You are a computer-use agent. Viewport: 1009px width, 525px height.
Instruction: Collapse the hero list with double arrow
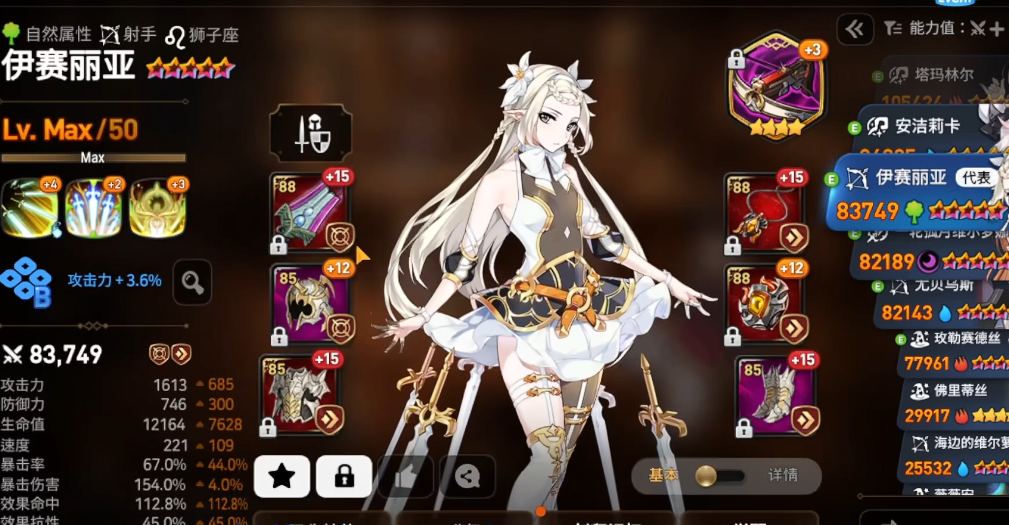point(854,30)
